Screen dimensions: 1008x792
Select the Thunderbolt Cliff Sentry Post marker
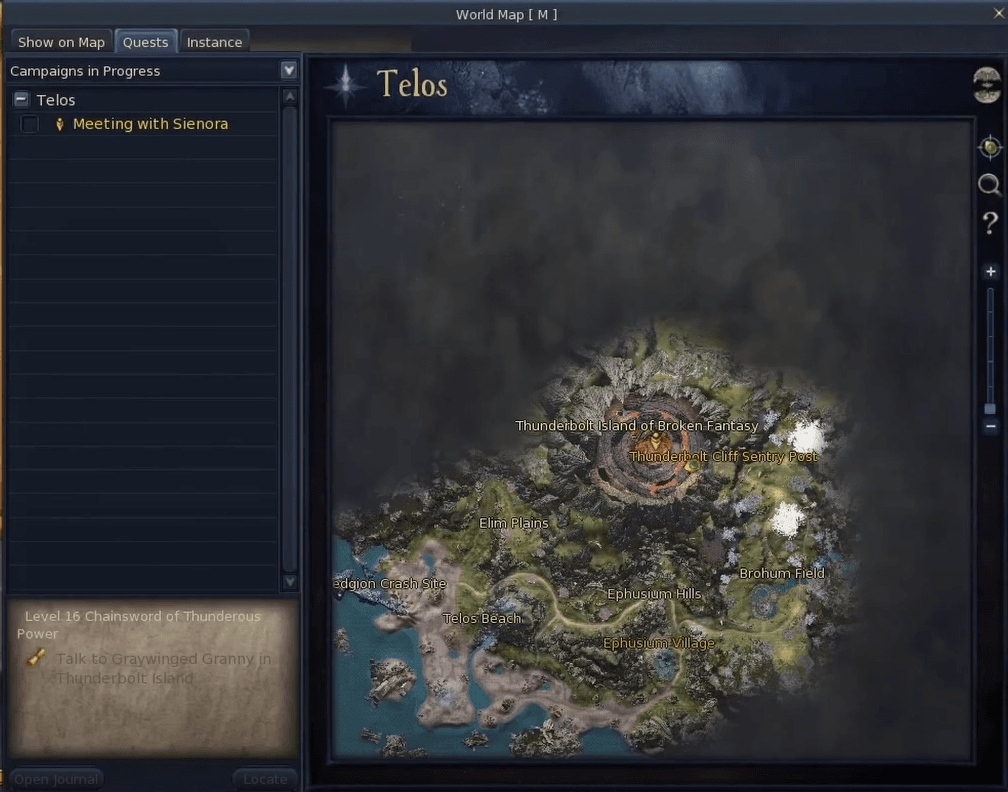[691, 465]
